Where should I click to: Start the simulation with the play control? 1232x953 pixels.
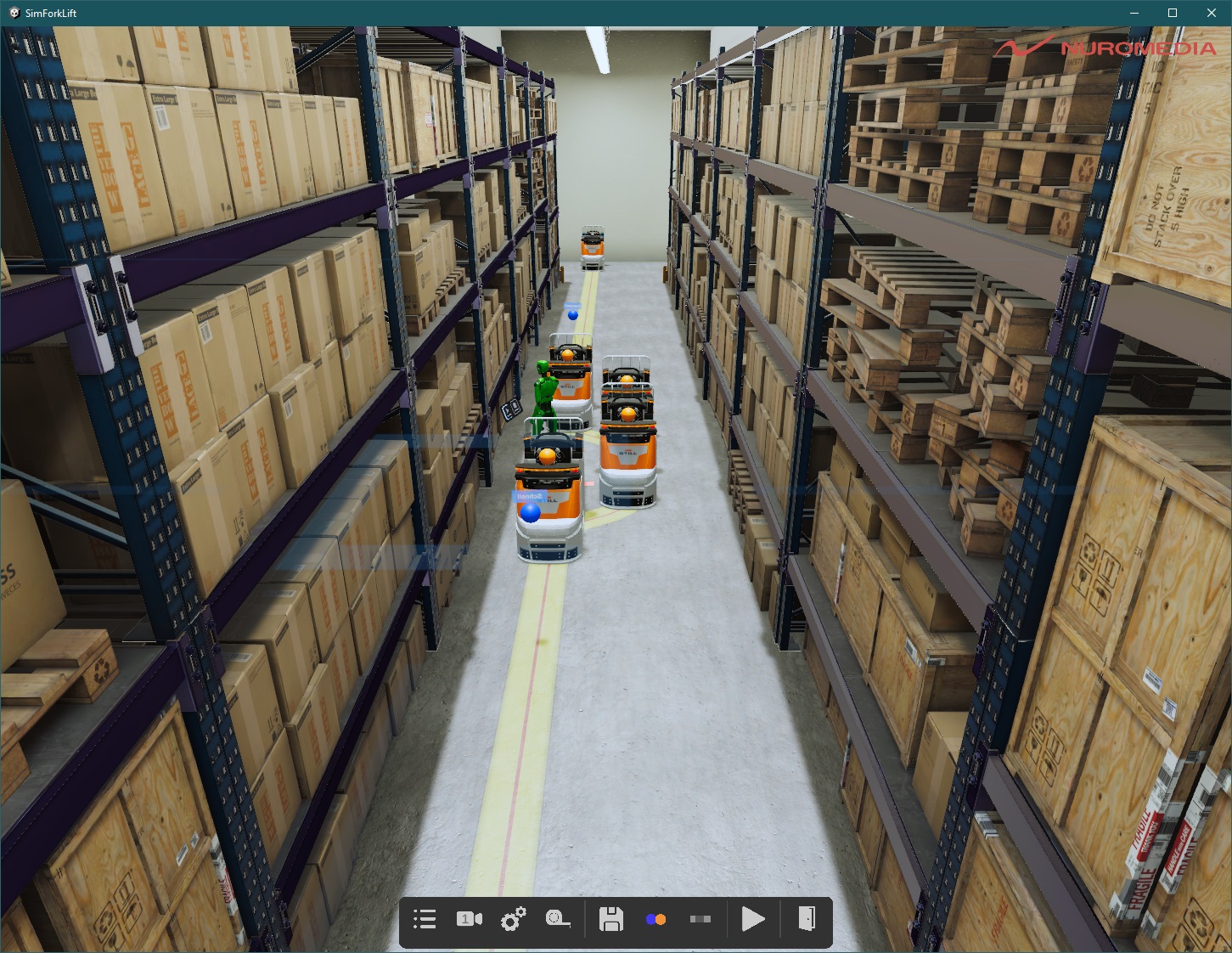[x=753, y=919]
